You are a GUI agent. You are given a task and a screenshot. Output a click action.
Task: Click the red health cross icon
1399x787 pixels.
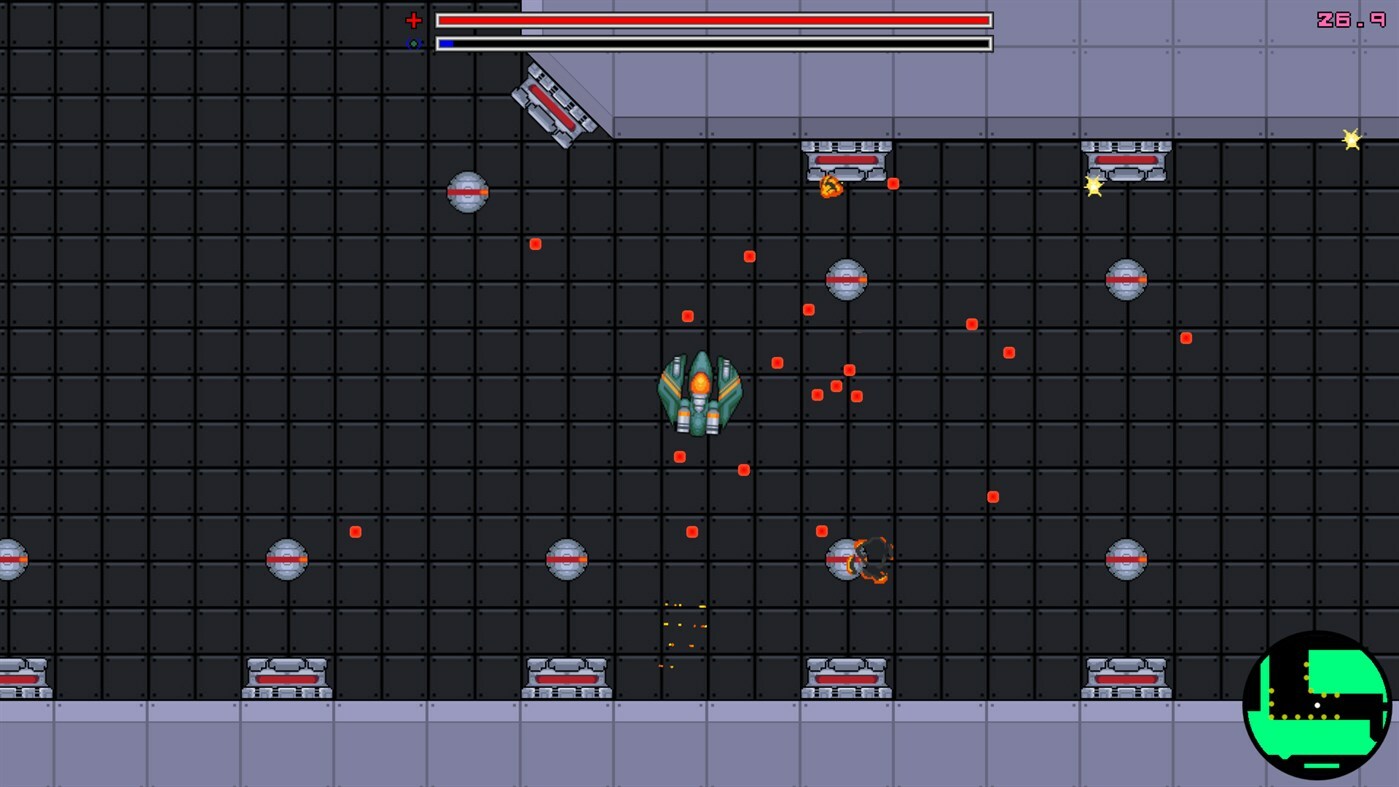click(413, 19)
